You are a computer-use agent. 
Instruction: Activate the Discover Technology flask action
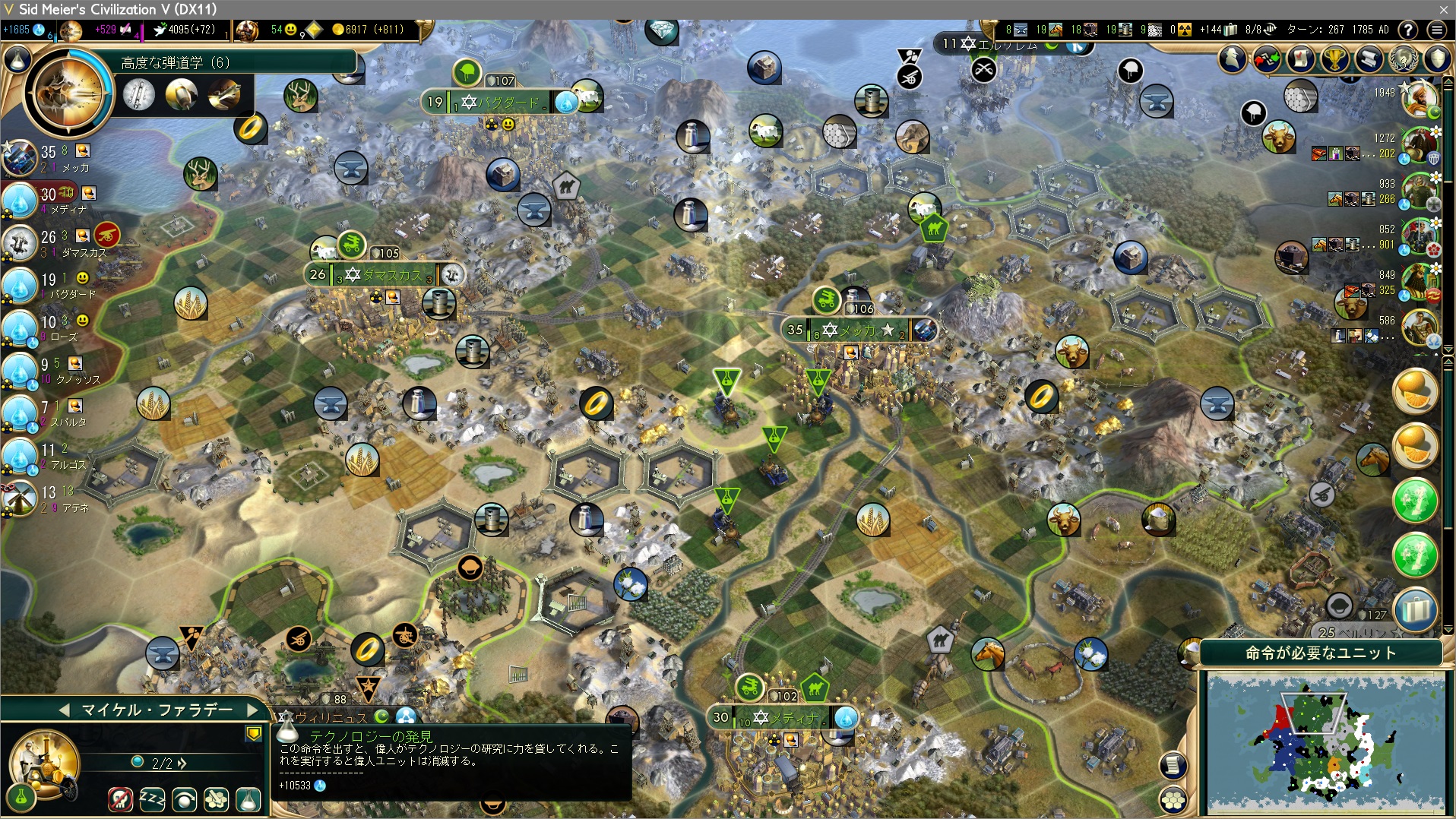(248, 799)
